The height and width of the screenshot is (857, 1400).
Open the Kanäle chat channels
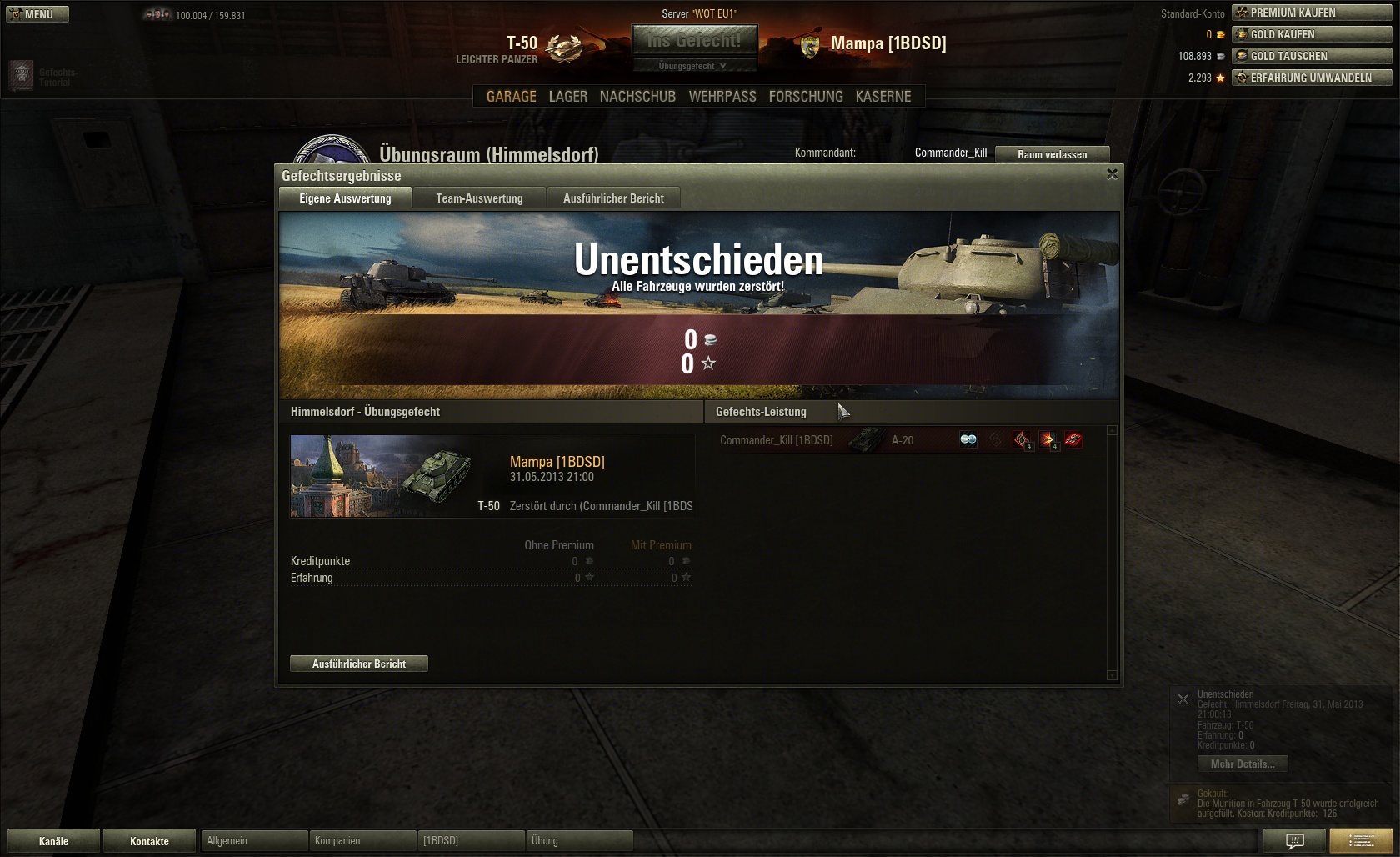(53, 841)
